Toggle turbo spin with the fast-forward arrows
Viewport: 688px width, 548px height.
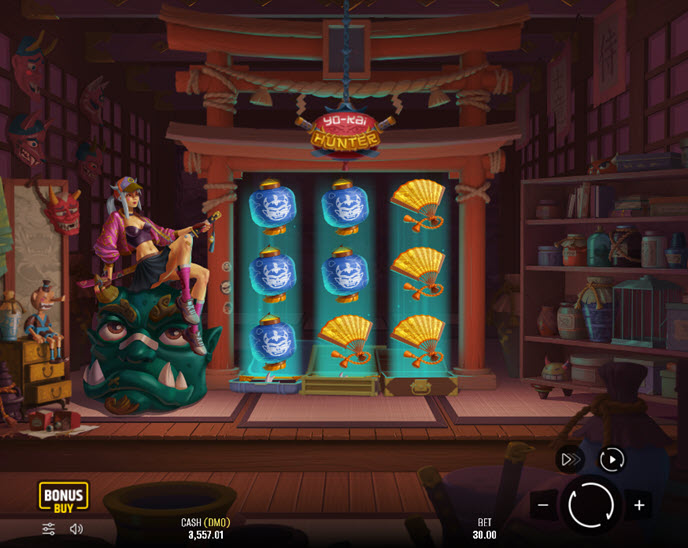coord(570,459)
